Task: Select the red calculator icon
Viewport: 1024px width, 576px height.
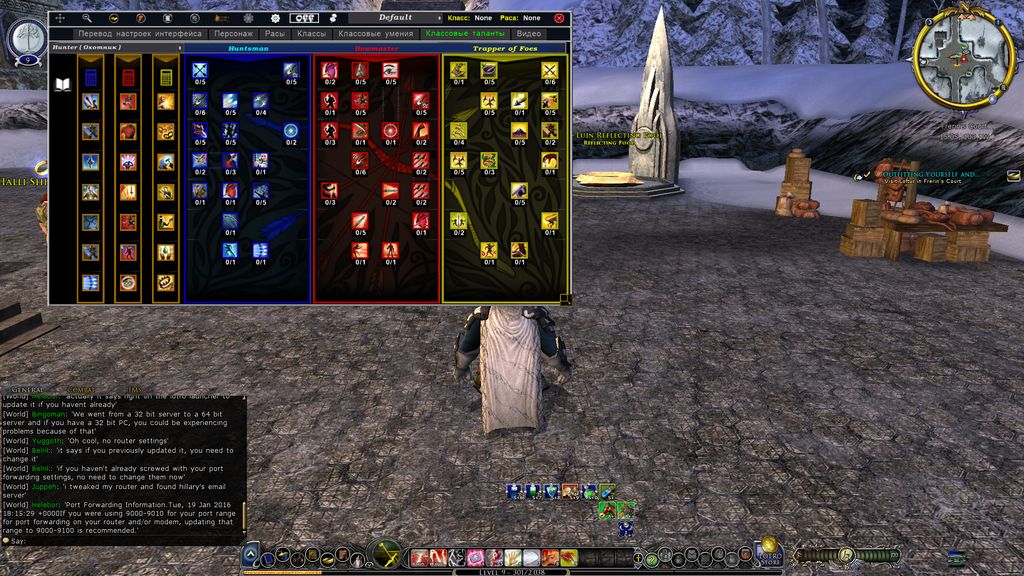Action: (128, 77)
